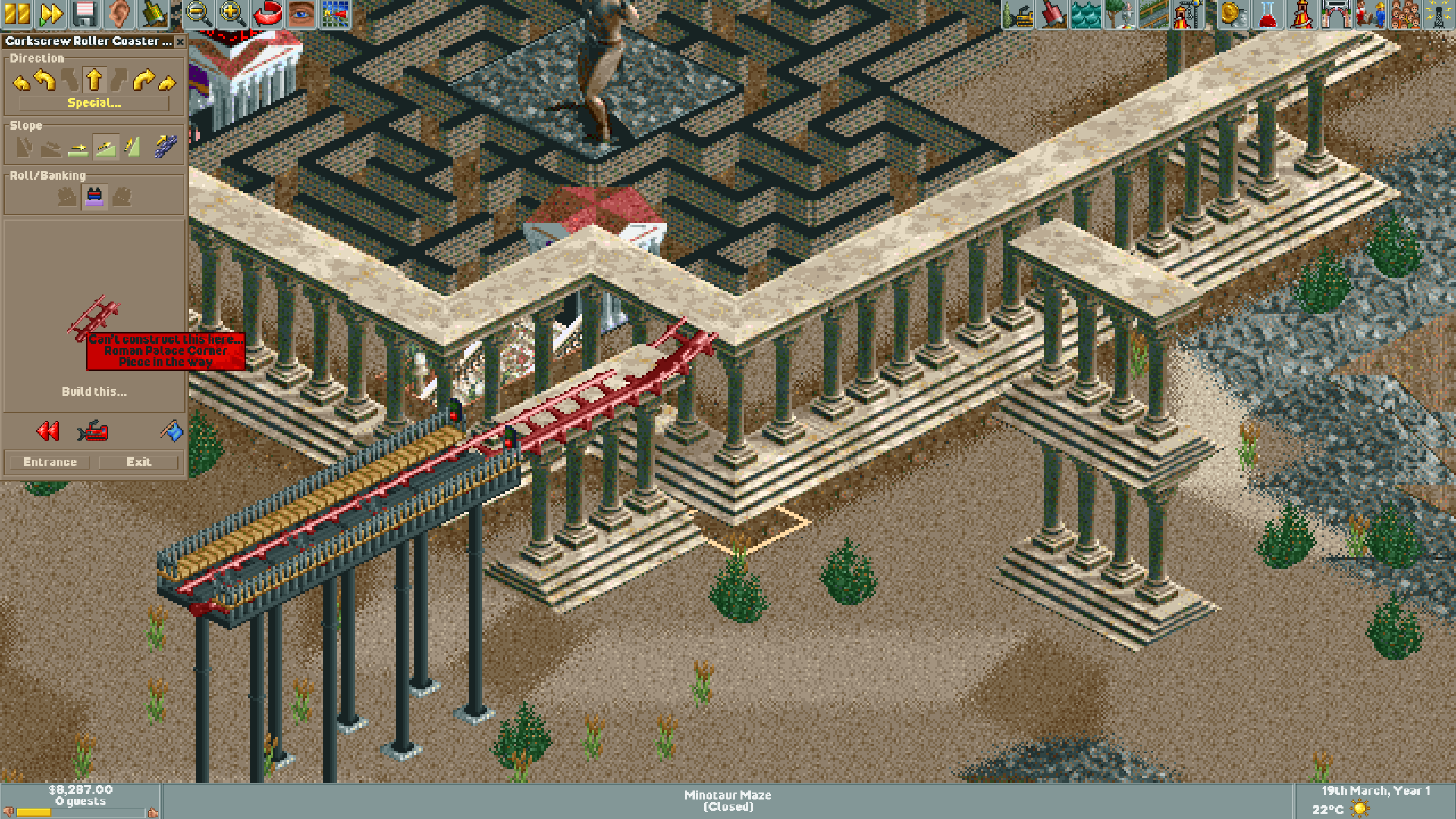Select the no-banking option under Roll/Banking

pyautogui.click(x=95, y=199)
